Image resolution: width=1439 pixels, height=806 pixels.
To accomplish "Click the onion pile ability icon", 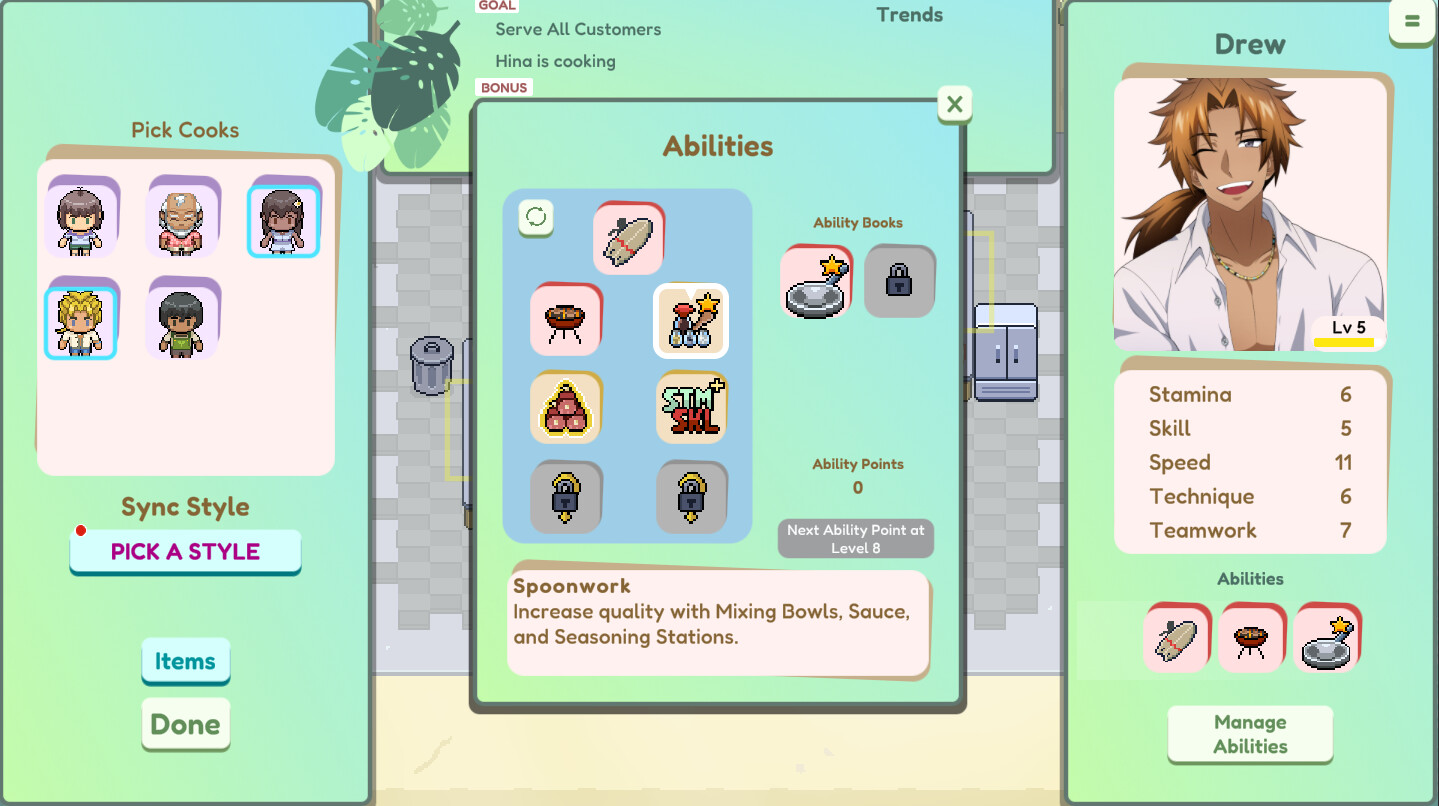I will pyautogui.click(x=565, y=407).
